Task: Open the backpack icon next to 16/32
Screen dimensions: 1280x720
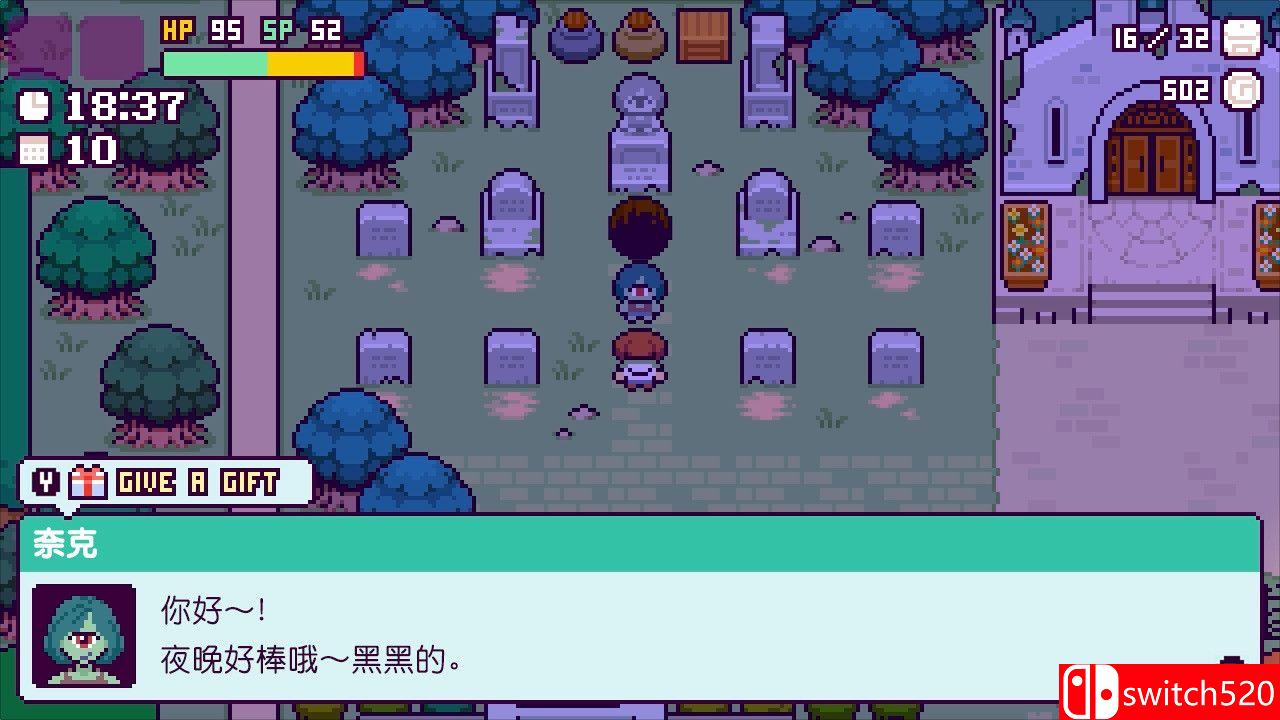Action: tap(1240, 38)
